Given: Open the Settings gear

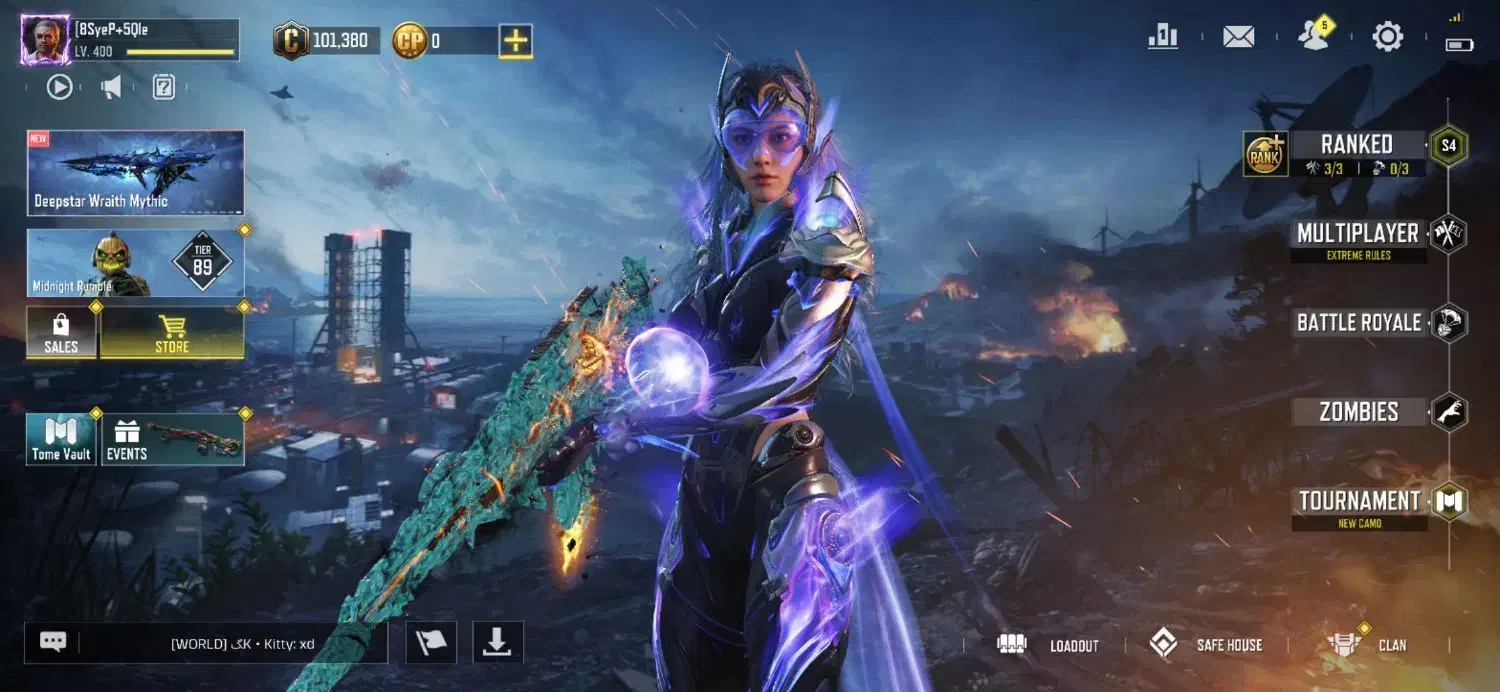Looking at the screenshot, I should click(1387, 37).
